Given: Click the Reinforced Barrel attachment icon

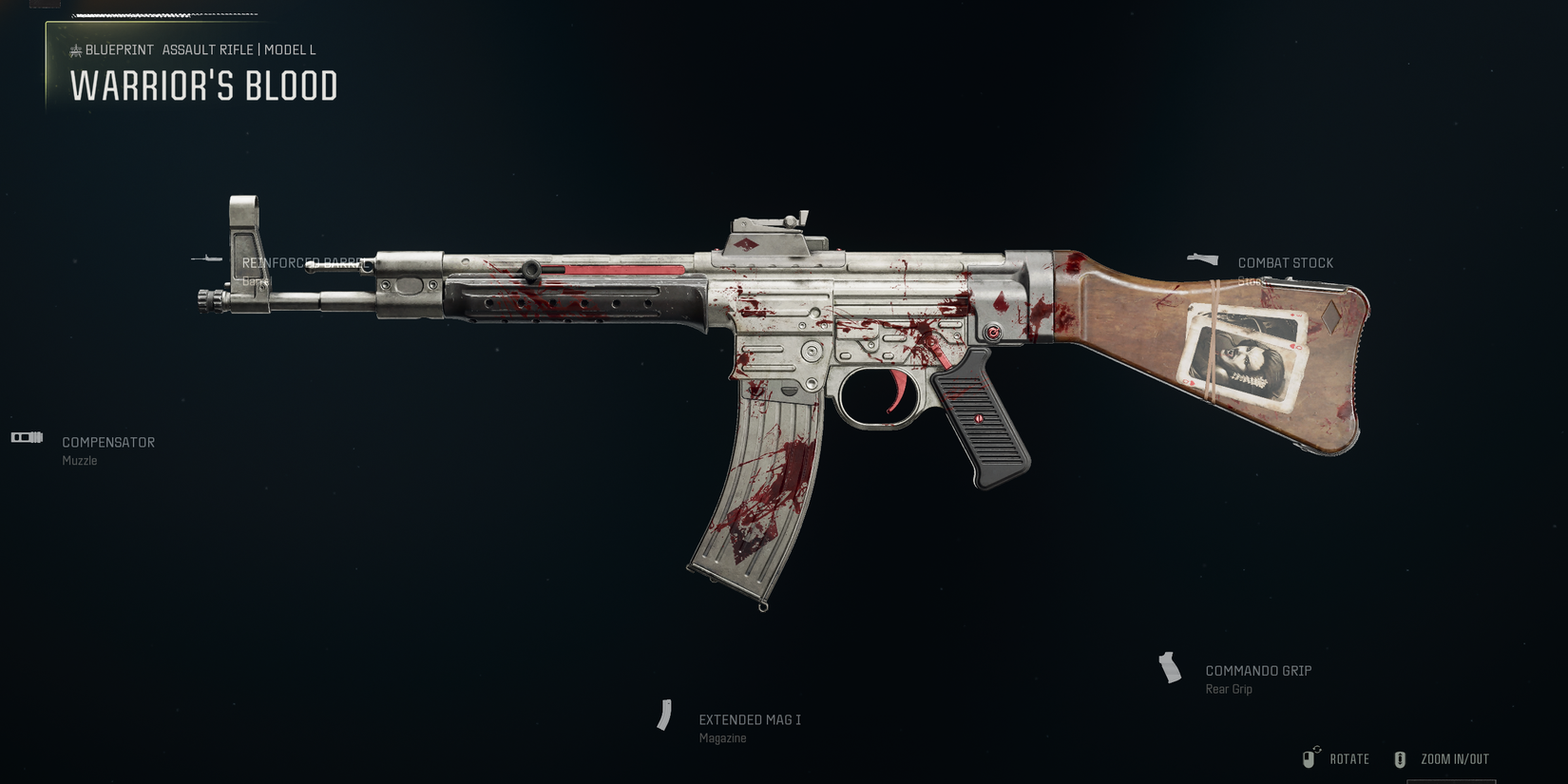Looking at the screenshot, I should [208, 257].
